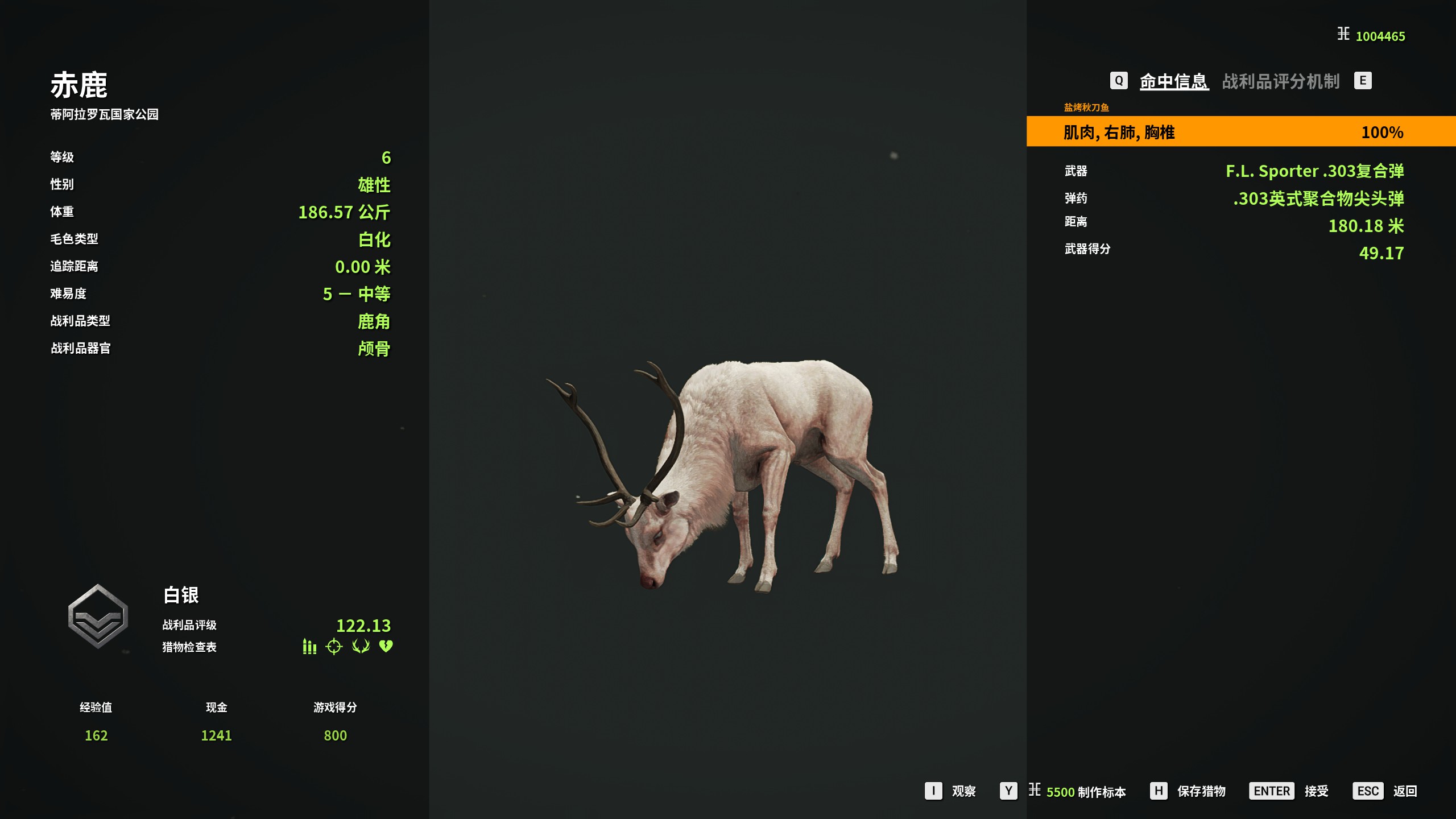This screenshot has height=819, width=1456.
Task: Click the heart vital-organ check icon
Action: pos(386,647)
